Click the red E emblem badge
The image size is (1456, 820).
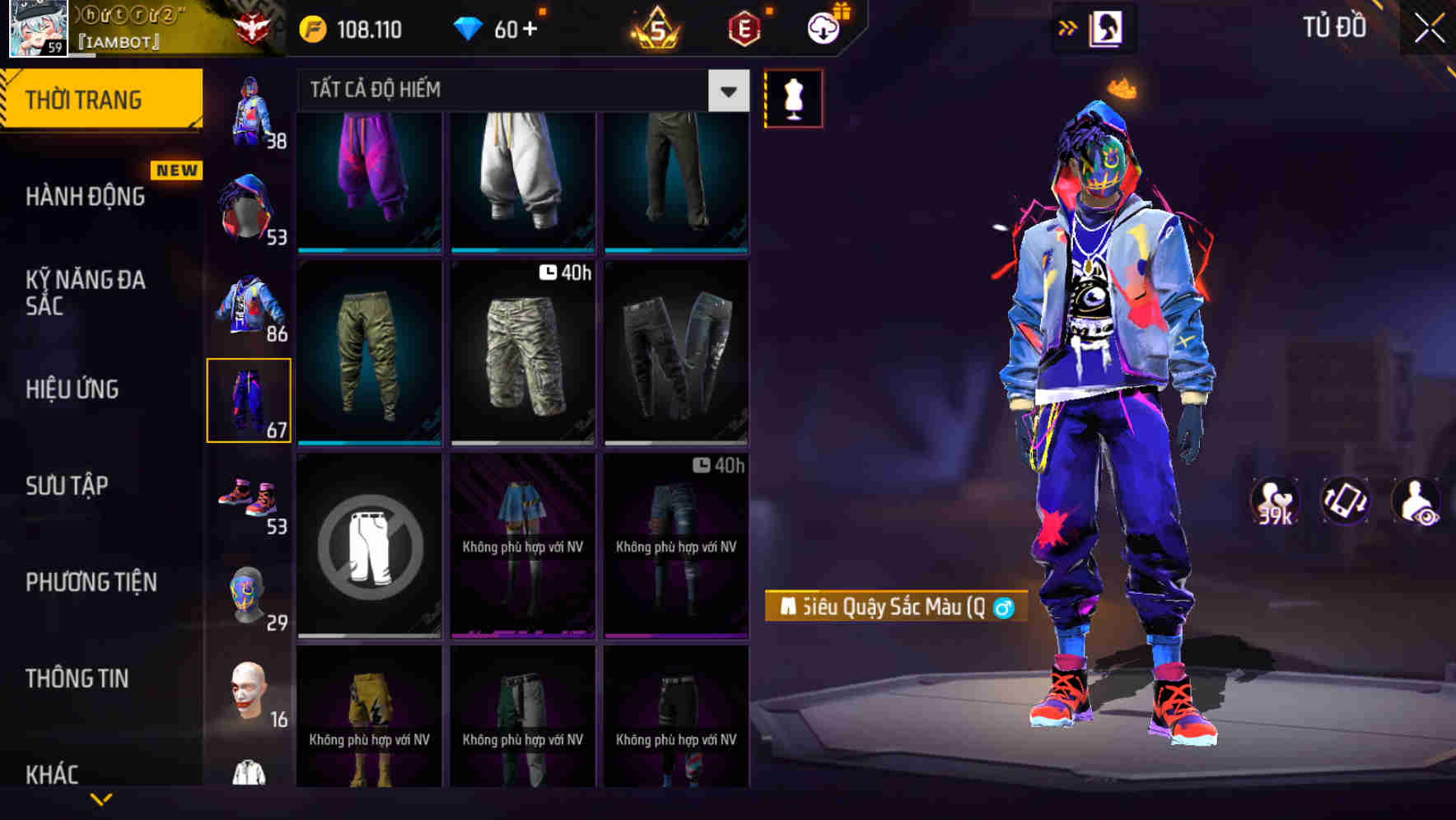(x=743, y=30)
